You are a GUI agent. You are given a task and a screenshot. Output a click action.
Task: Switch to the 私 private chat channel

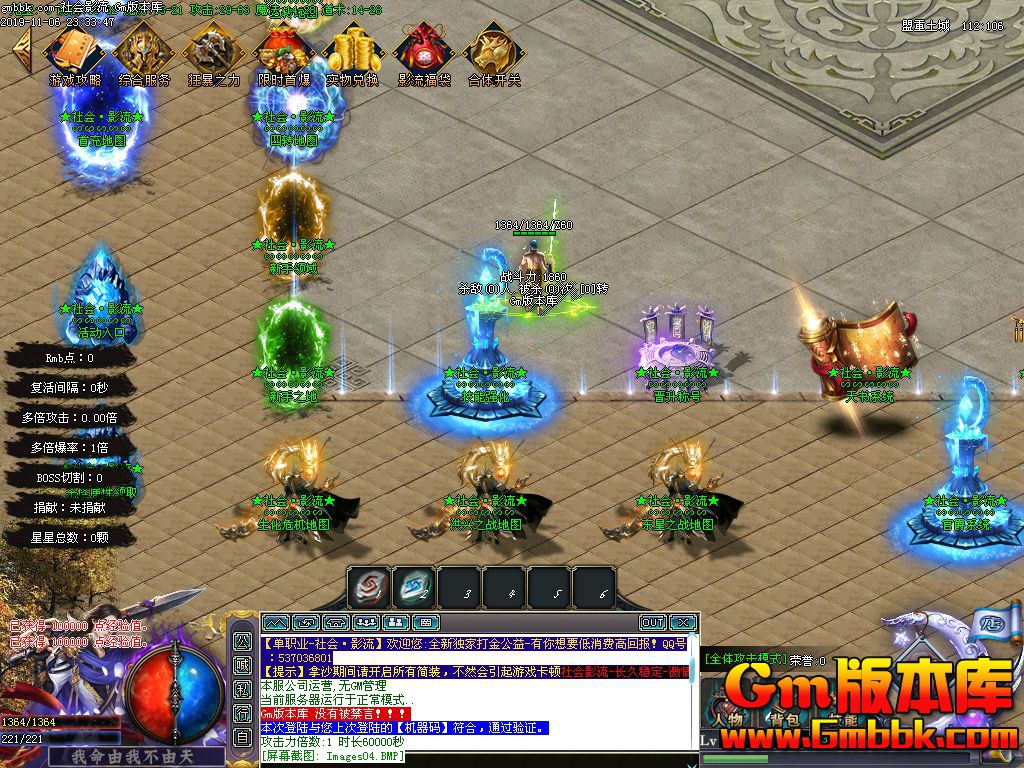coord(243,689)
